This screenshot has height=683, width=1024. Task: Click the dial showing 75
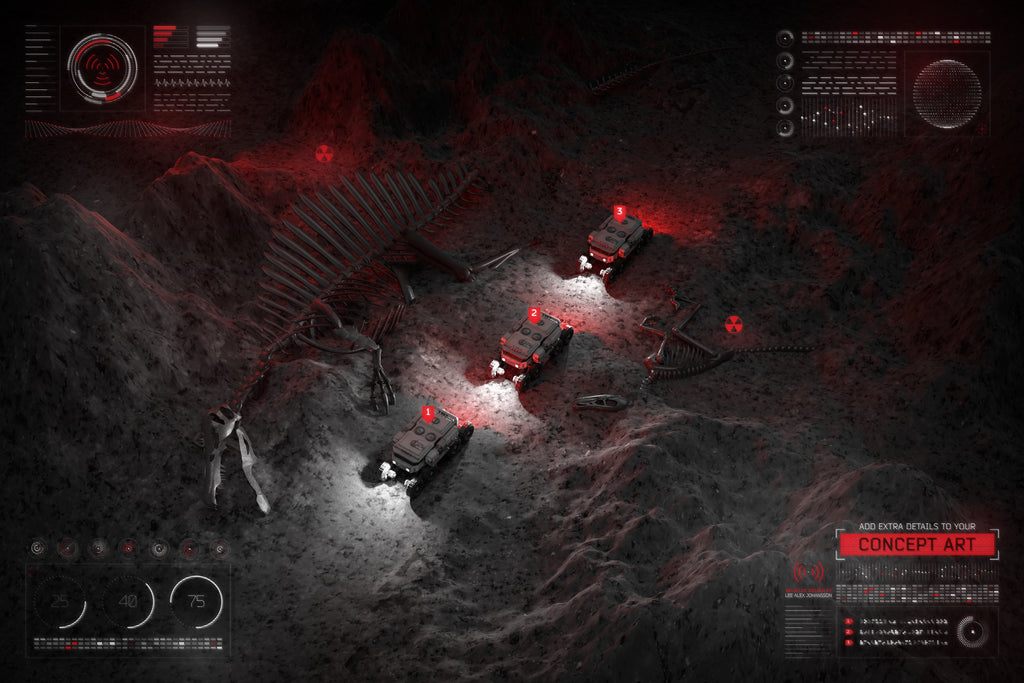coord(196,602)
